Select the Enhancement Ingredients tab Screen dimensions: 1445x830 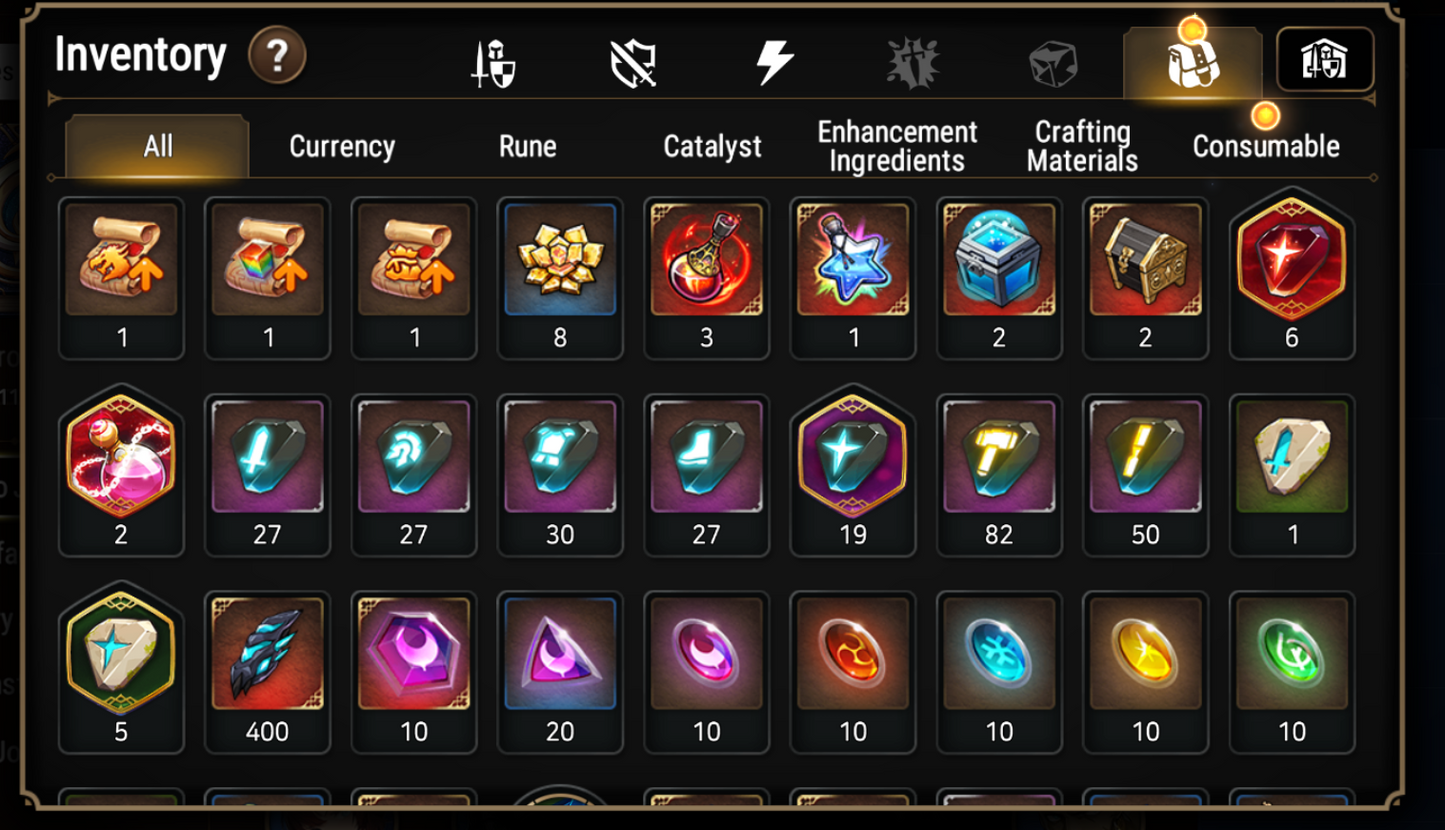895,146
